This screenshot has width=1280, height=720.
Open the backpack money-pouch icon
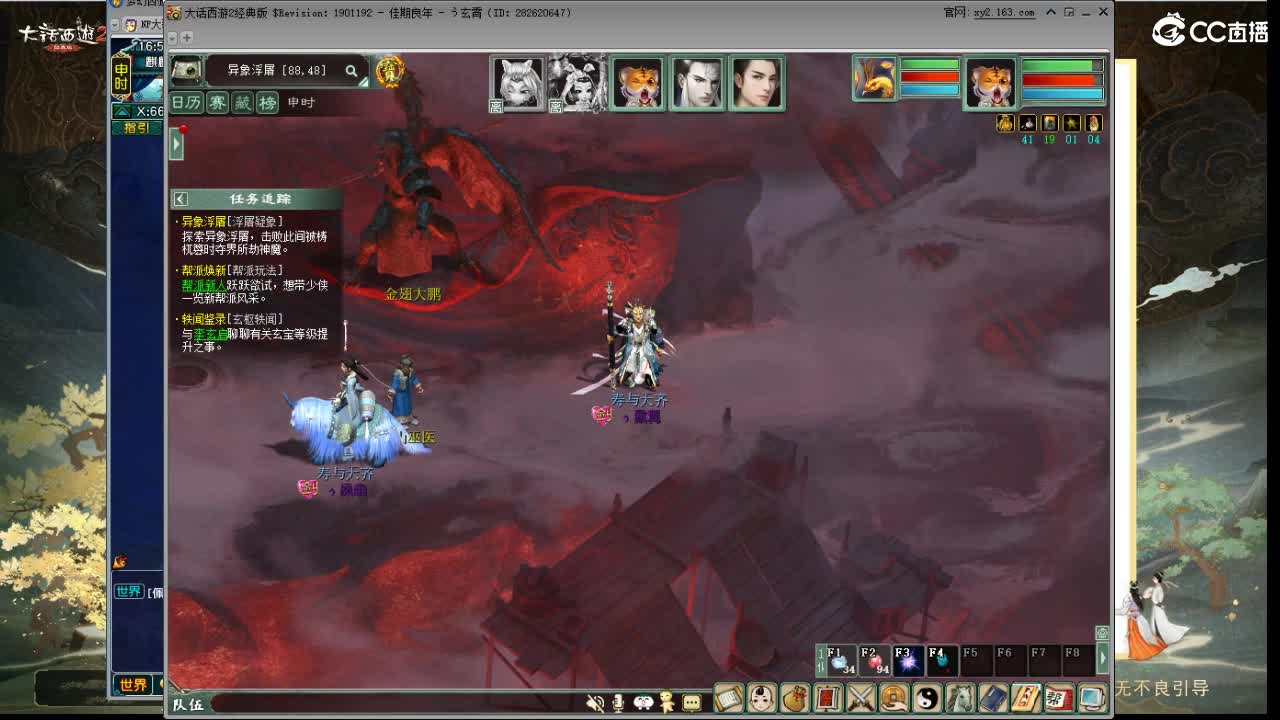794,700
